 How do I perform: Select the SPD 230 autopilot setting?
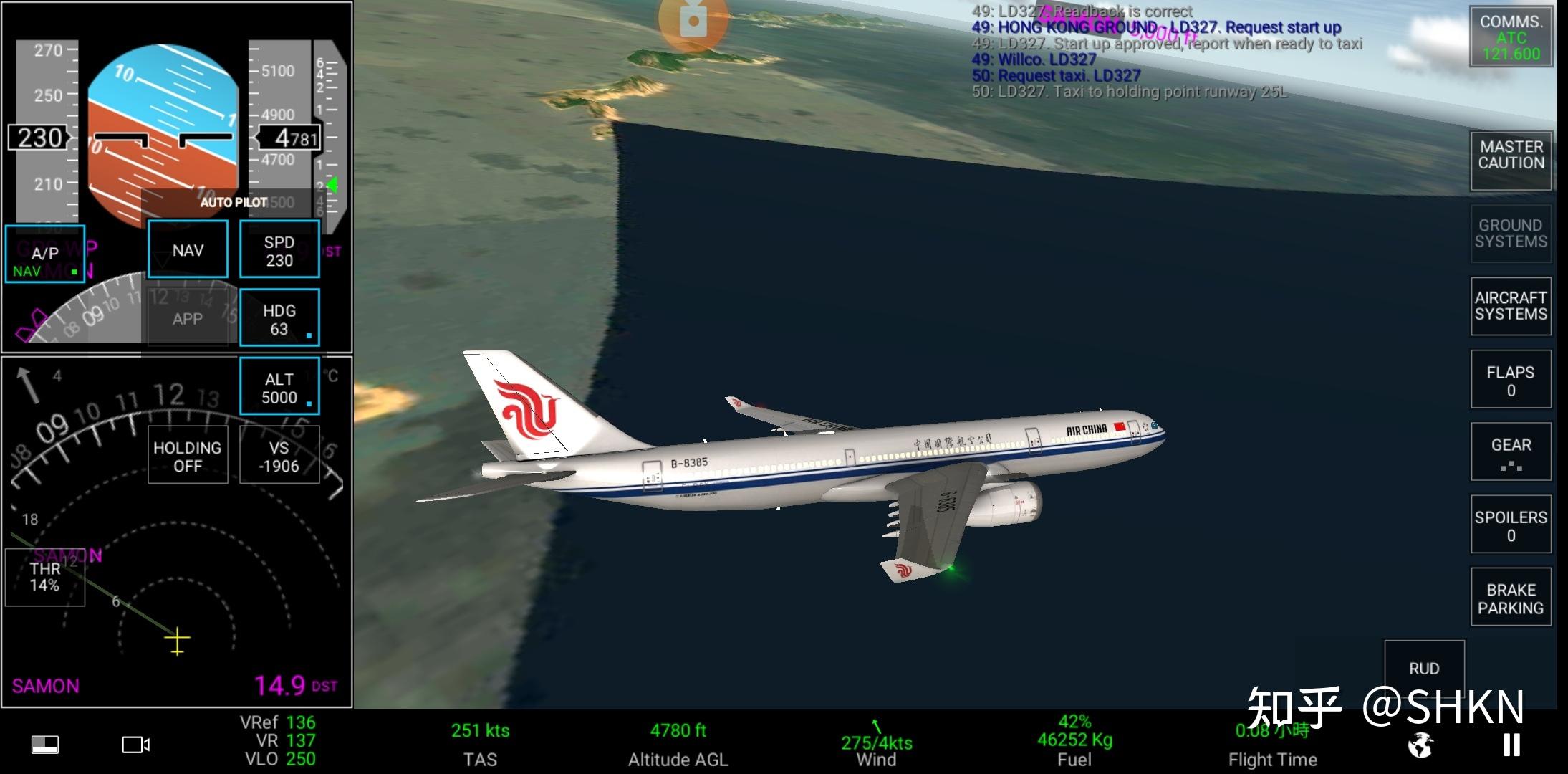tap(279, 249)
